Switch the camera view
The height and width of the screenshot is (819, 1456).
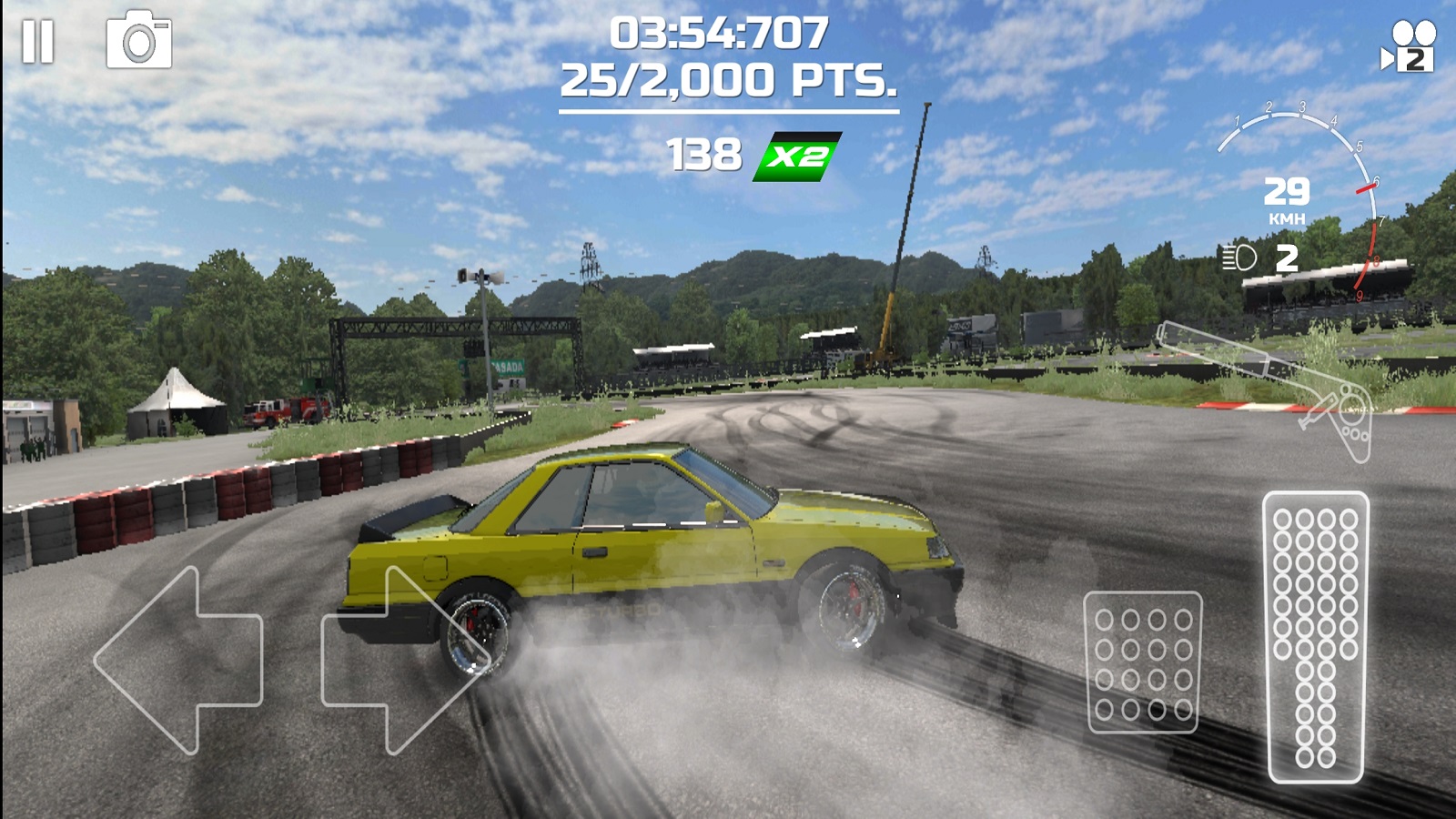tap(1408, 47)
